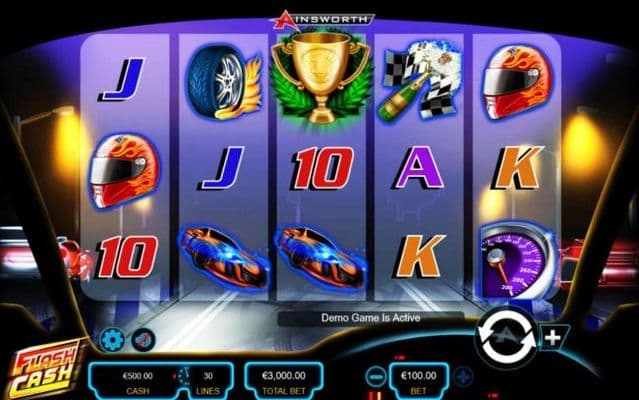Increase the bet with the plus button
This screenshot has width=639, height=400.
tap(465, 378)
